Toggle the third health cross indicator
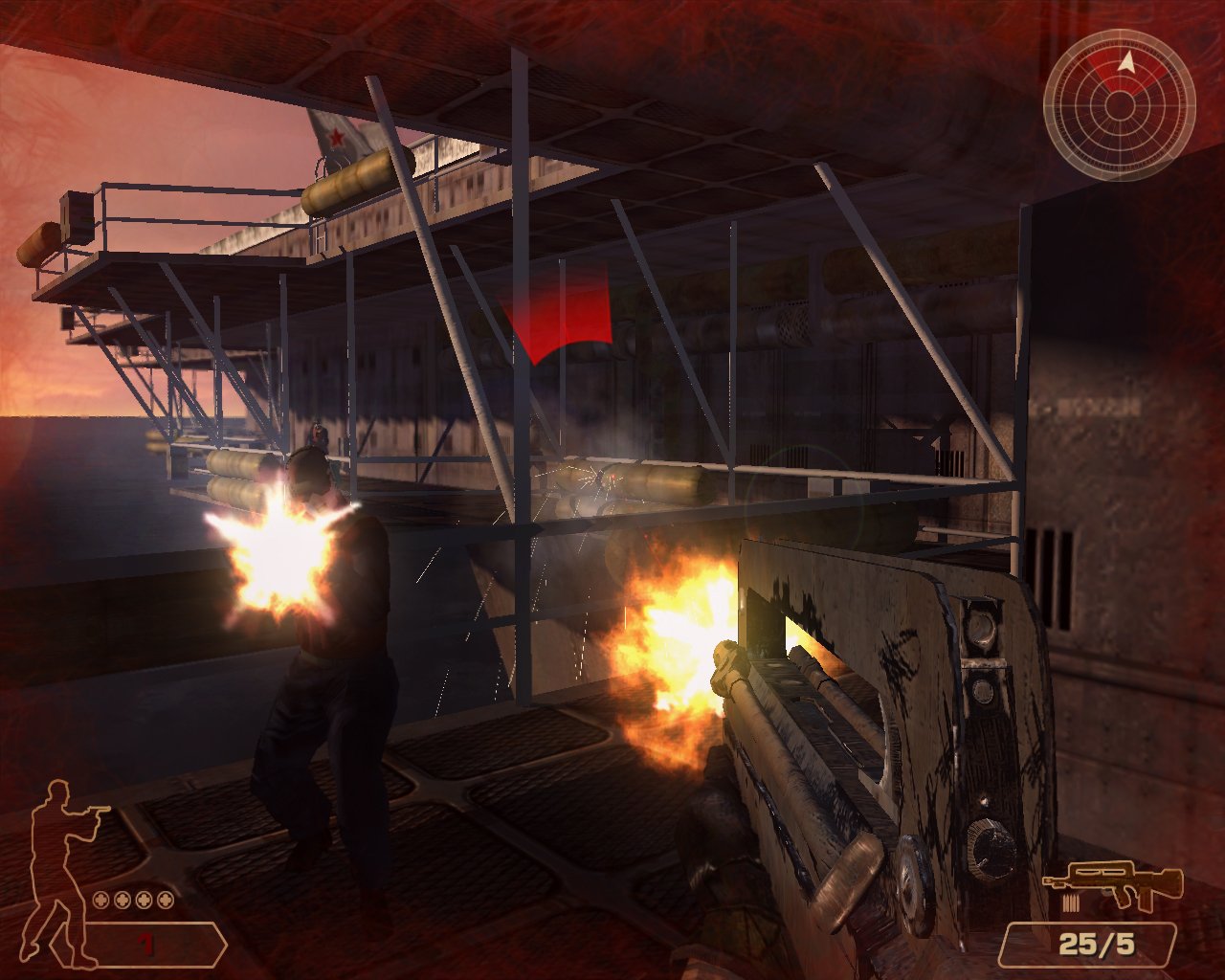This screenshot has width=1225, height=980. pos(144,900)
